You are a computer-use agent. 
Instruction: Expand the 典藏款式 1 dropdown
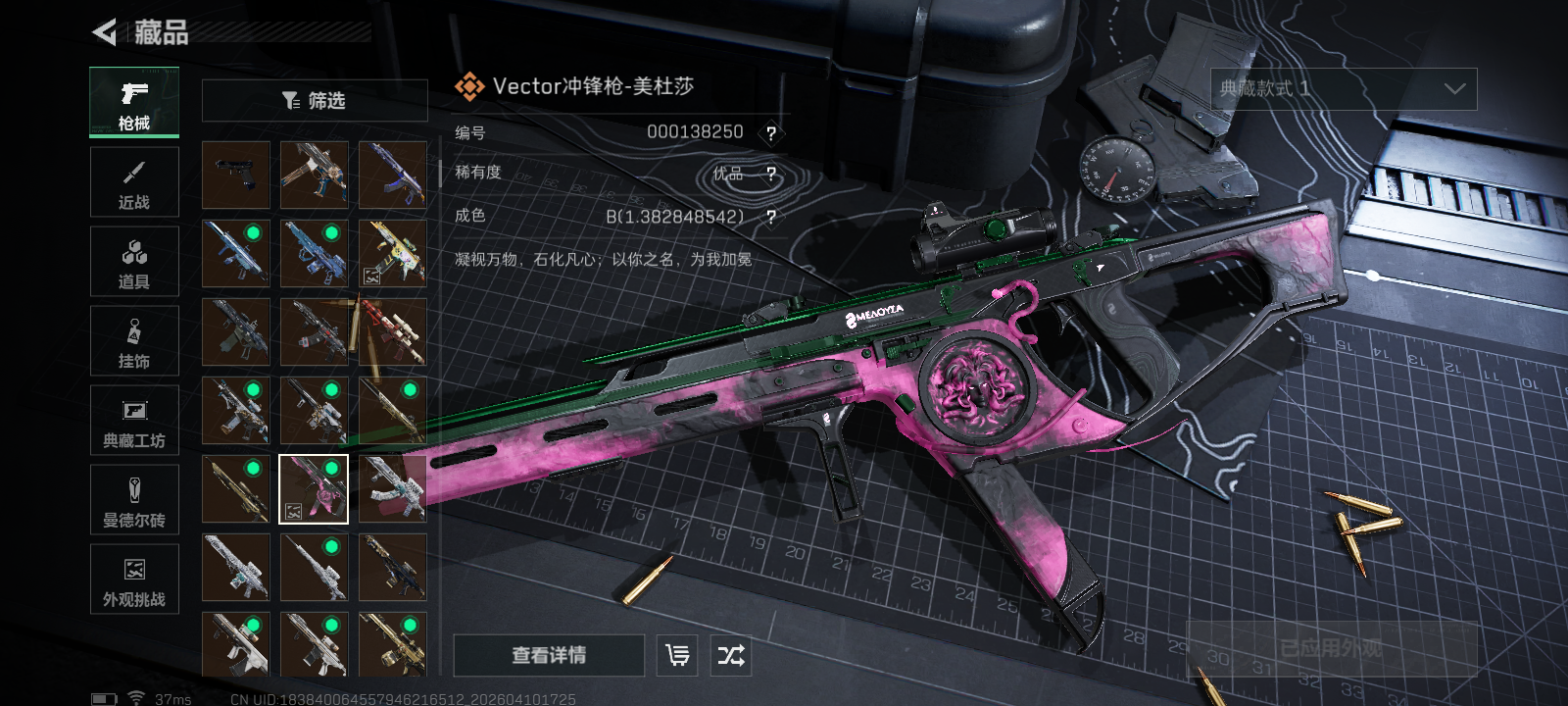1344,89
